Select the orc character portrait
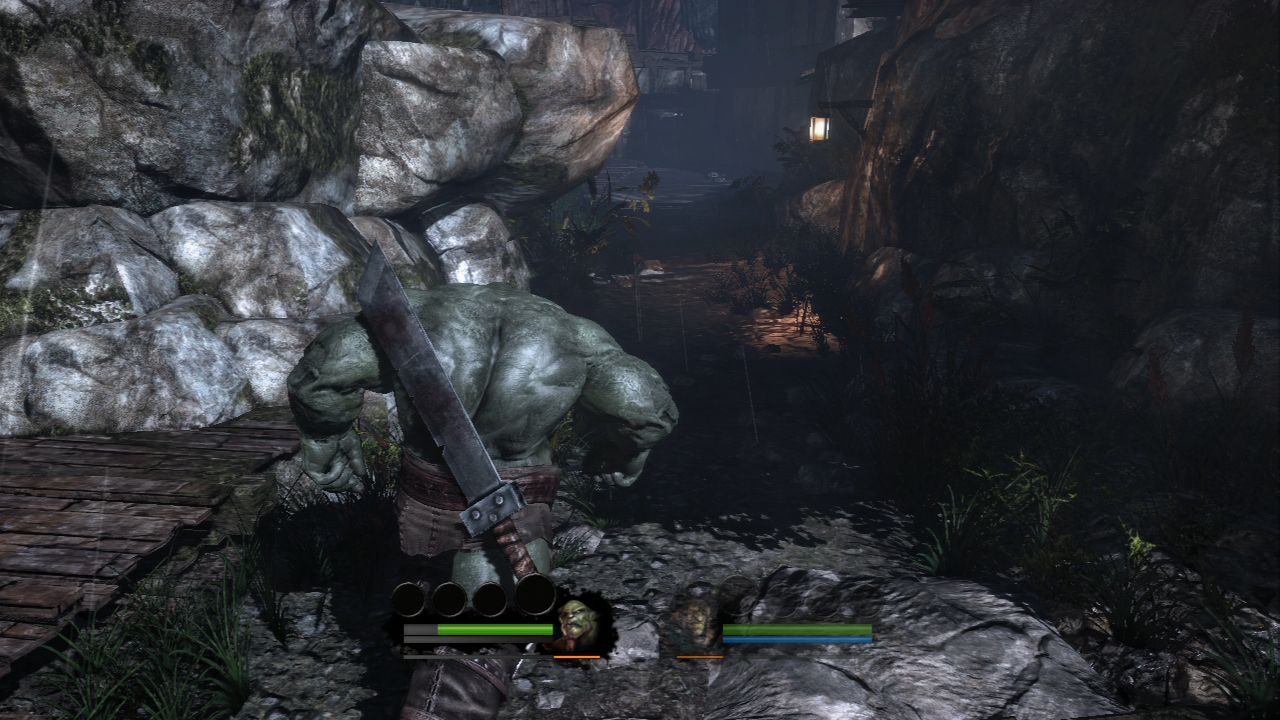Image resolution: width=1280 pixels, height=720 pixels. 578,624
